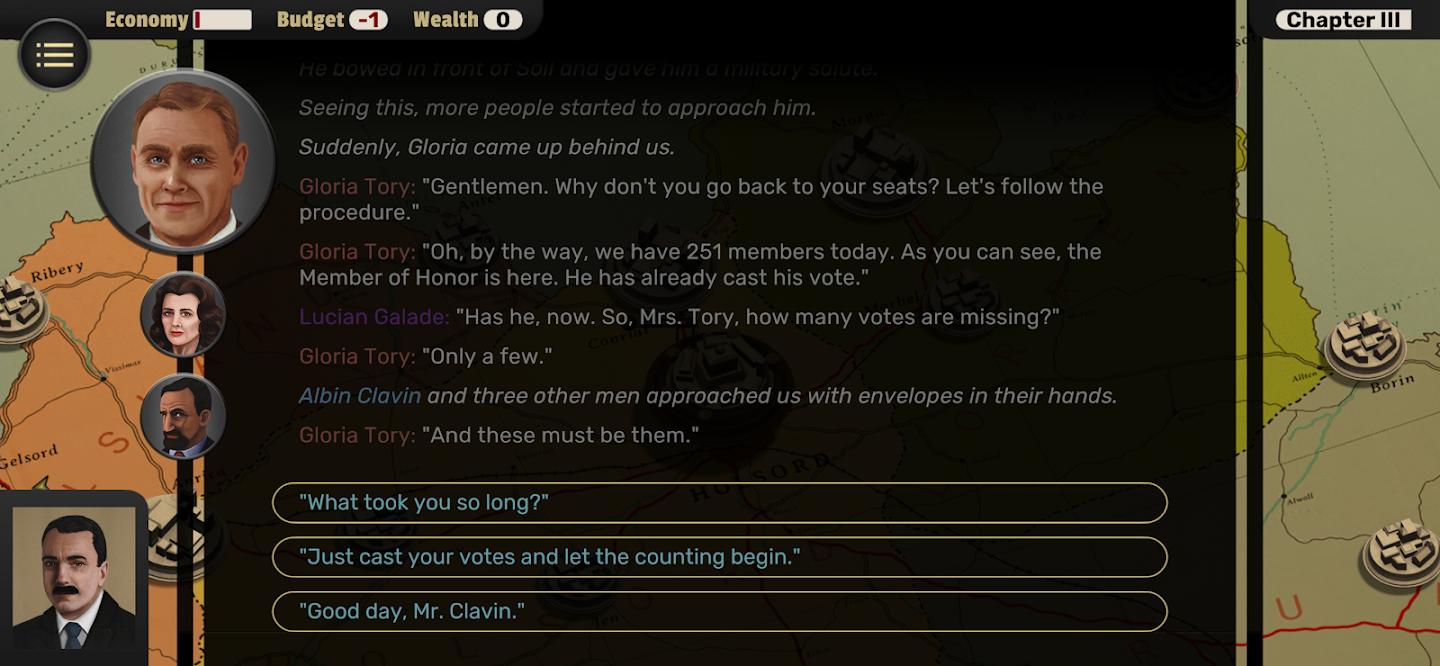Select the bearded man's portrait
The image size is (1440, 666).
pyautogui.click(x=183, y=415)
